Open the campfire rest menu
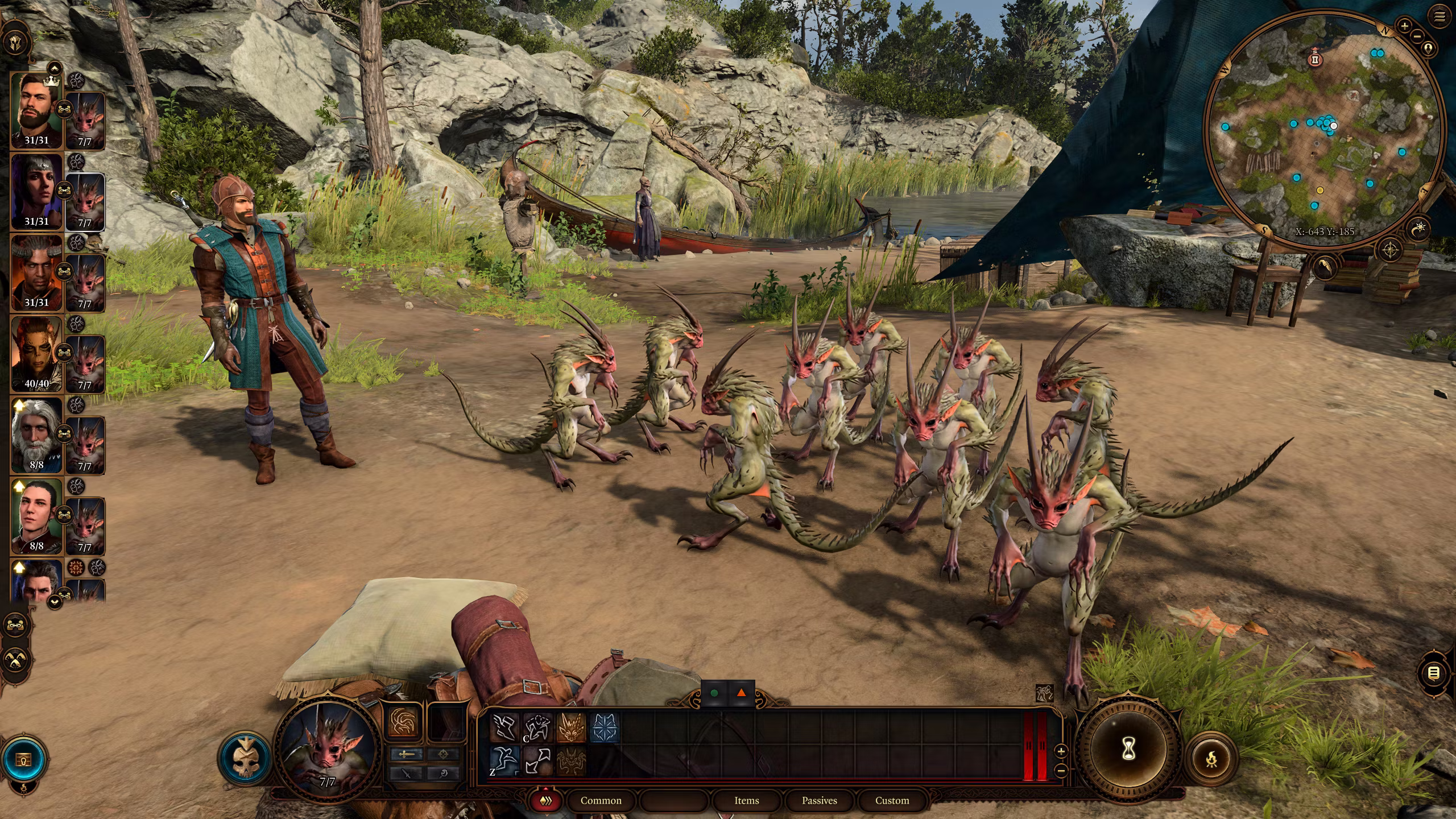Viewport: 1456px width, 819px height. click(1211, 759)
